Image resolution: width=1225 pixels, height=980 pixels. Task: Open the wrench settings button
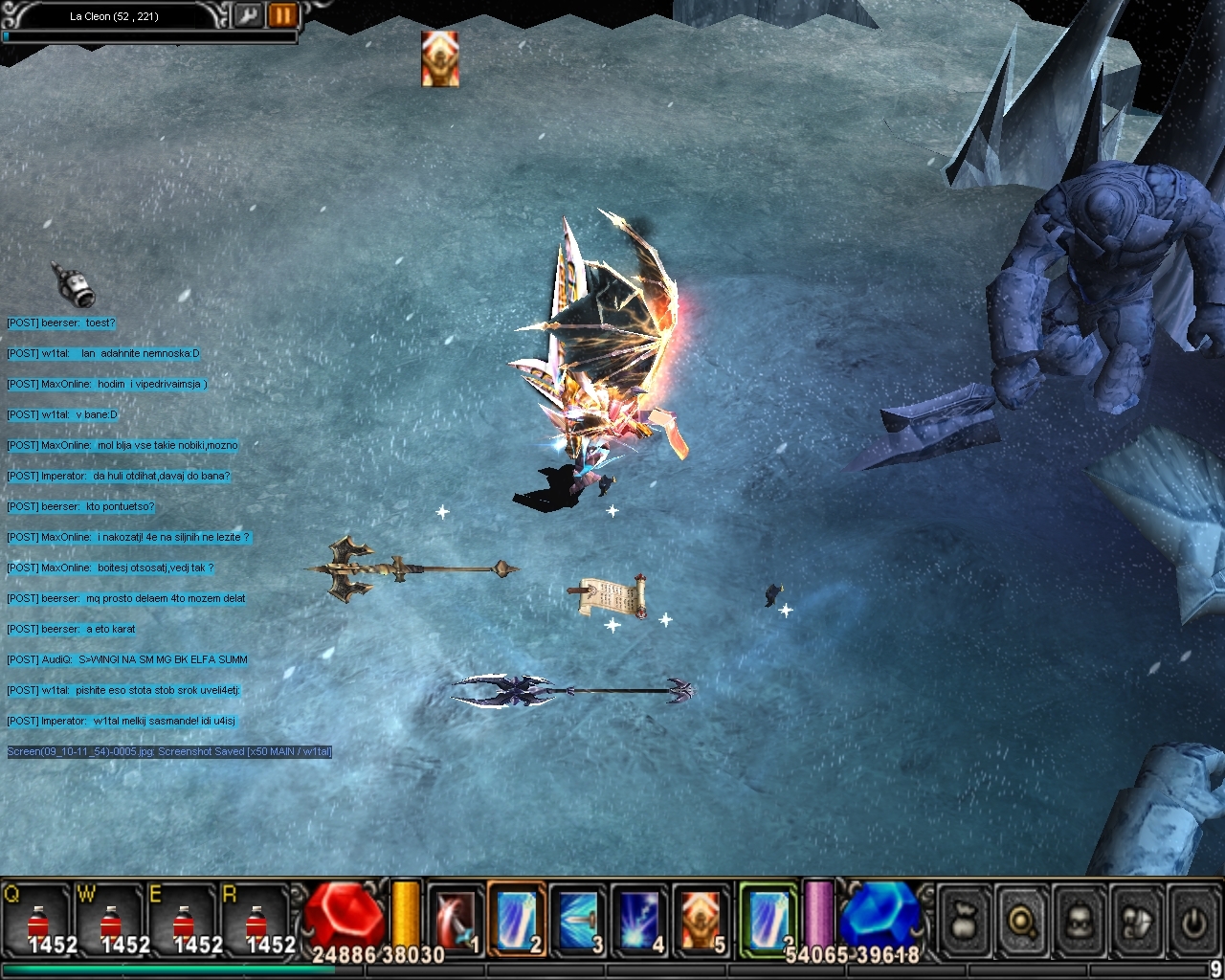click(x=248, y=15)
